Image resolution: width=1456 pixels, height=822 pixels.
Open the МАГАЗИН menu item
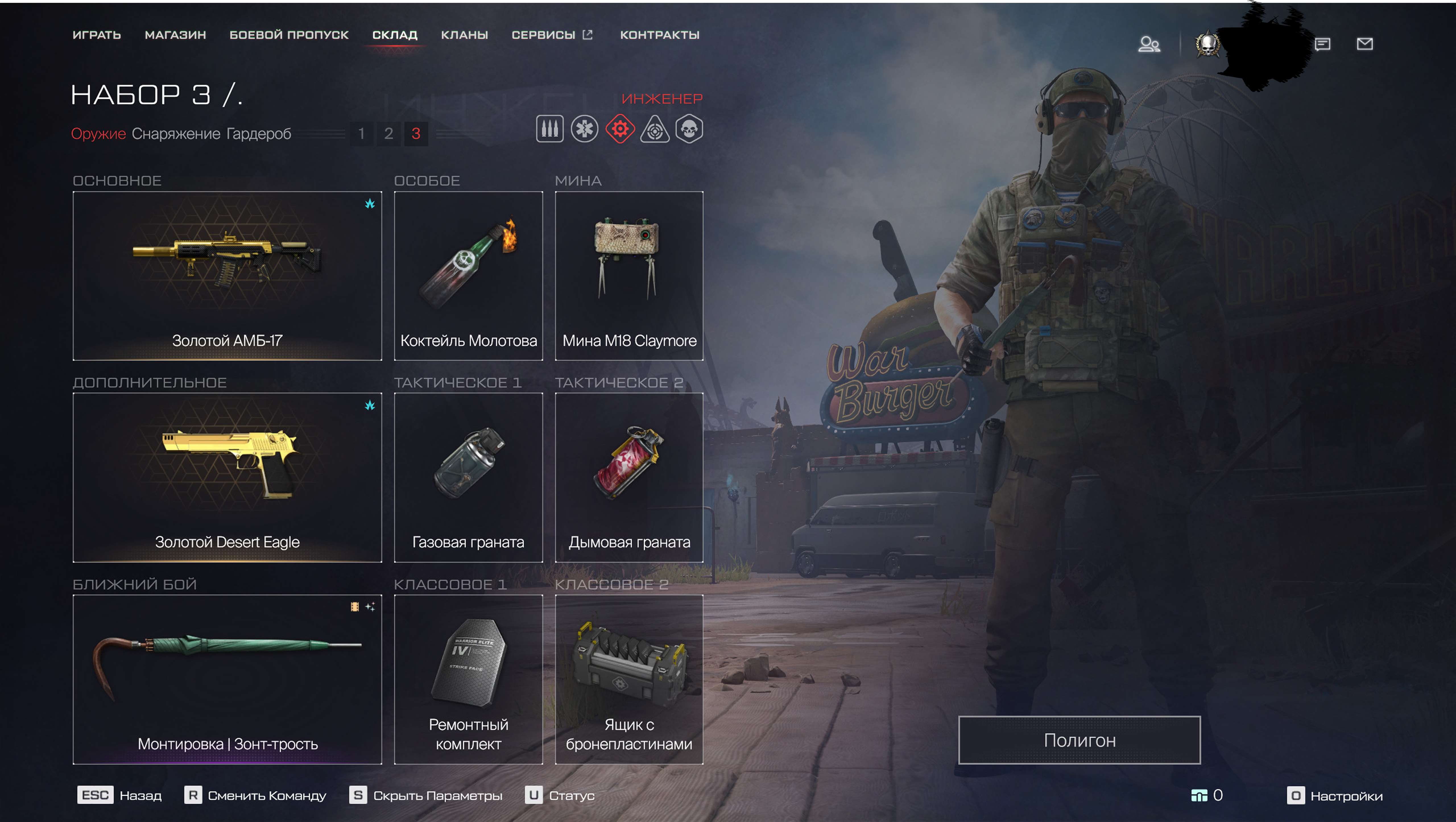tap(176, 35)
